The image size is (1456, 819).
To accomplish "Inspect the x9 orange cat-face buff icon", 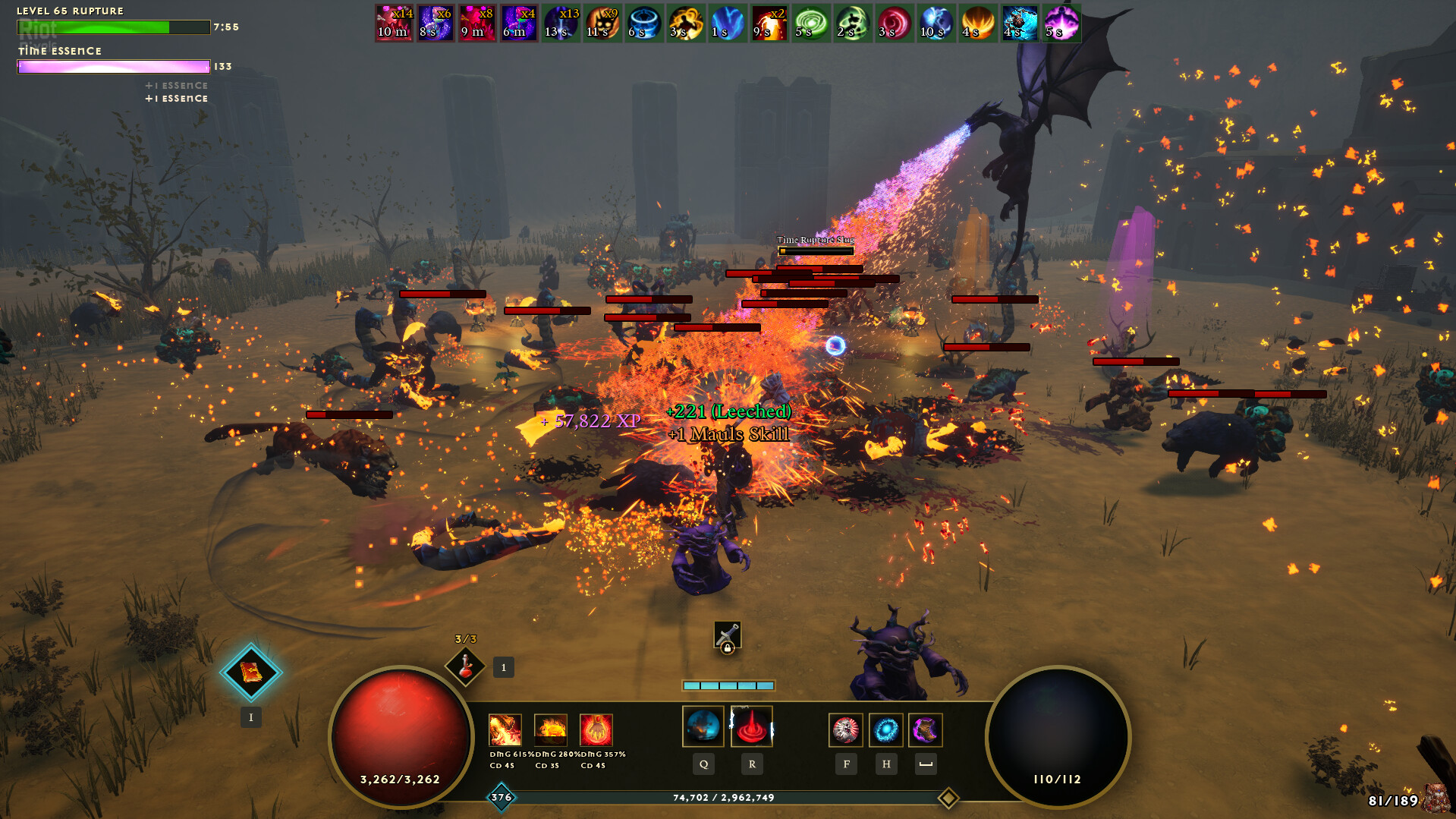I will (x=603, y=23).
